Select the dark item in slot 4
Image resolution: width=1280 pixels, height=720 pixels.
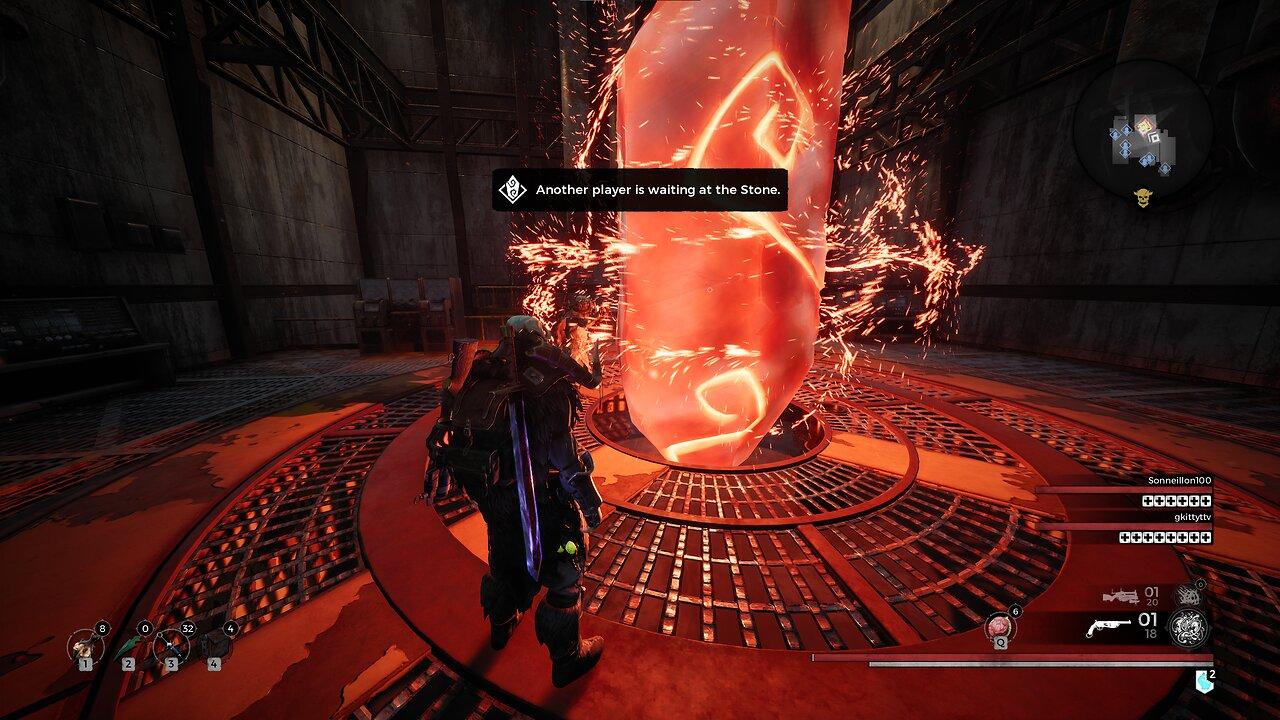pyautogui.click(x=214, y=645)
